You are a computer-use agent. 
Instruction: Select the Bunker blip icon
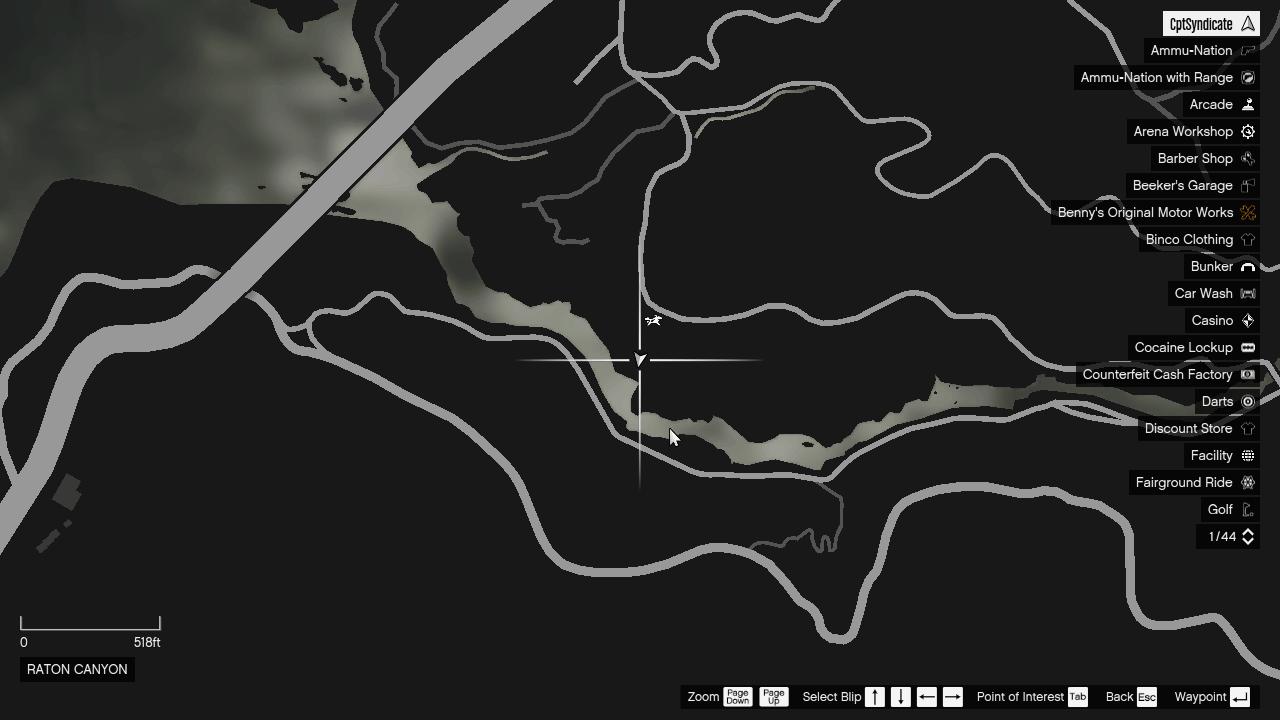(1247, 266)
